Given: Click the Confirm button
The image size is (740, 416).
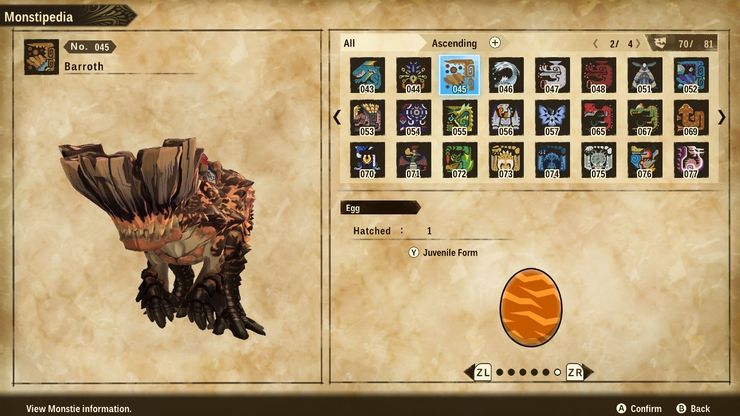Looking at the screenshot, I should tap(639, 408).
